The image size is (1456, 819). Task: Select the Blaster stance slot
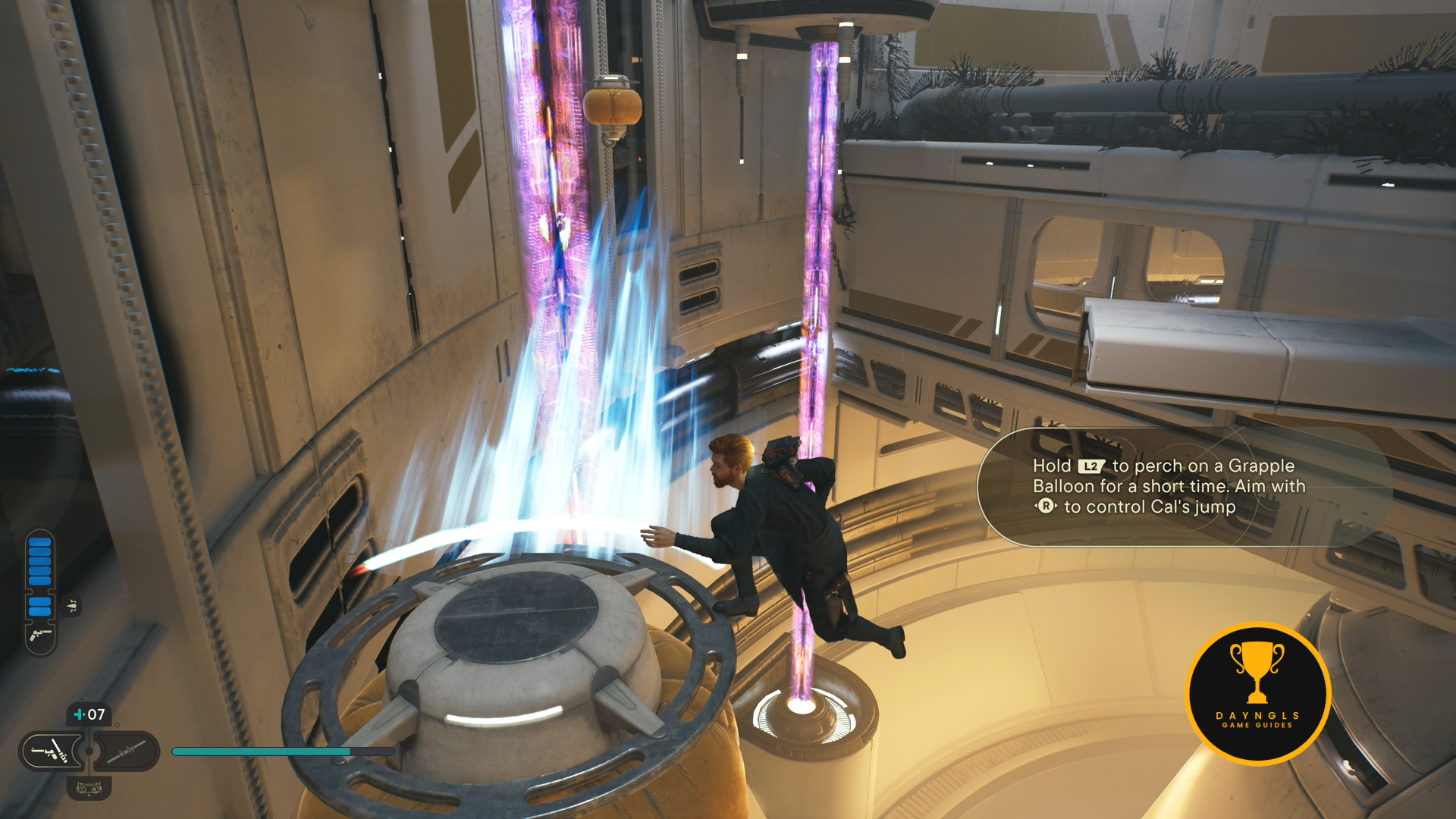pyautogui.click(x=52, y=752)
